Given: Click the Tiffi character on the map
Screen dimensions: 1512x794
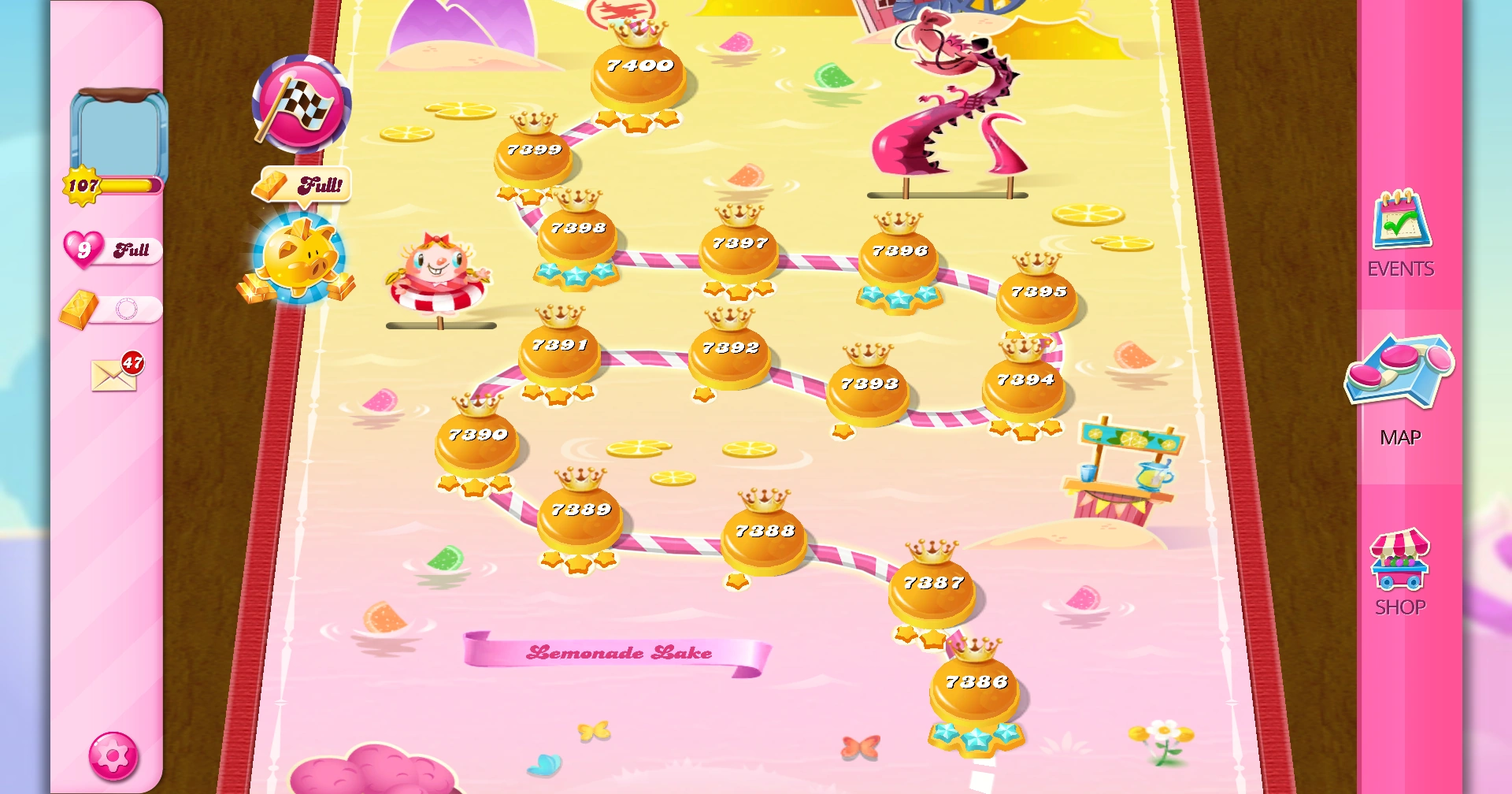Looking at the screenshot, I should pyautogui.click(x=439, y=268).
